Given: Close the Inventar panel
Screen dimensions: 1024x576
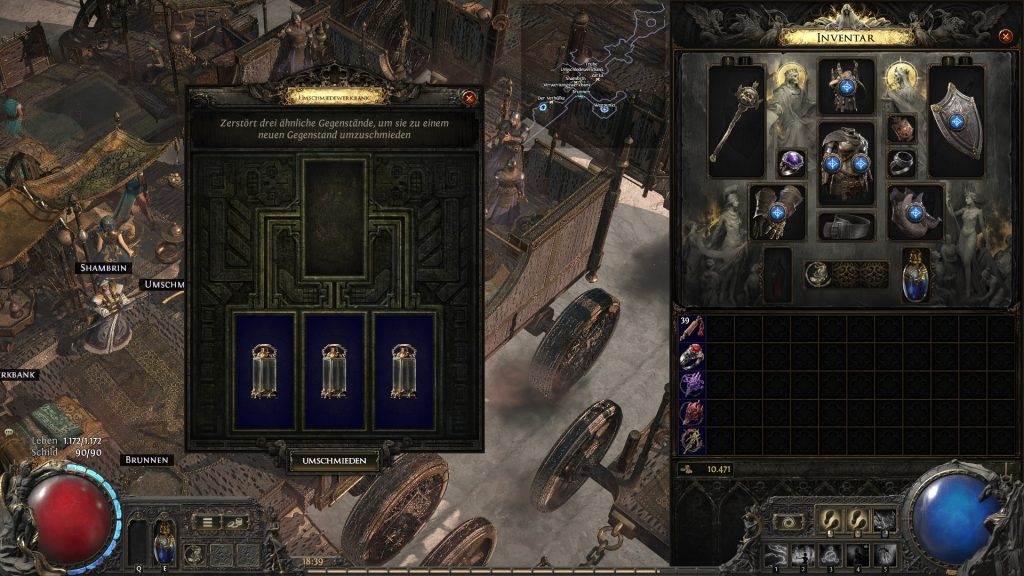Looking at the screenshot, I should click(x=1005, y=37).
